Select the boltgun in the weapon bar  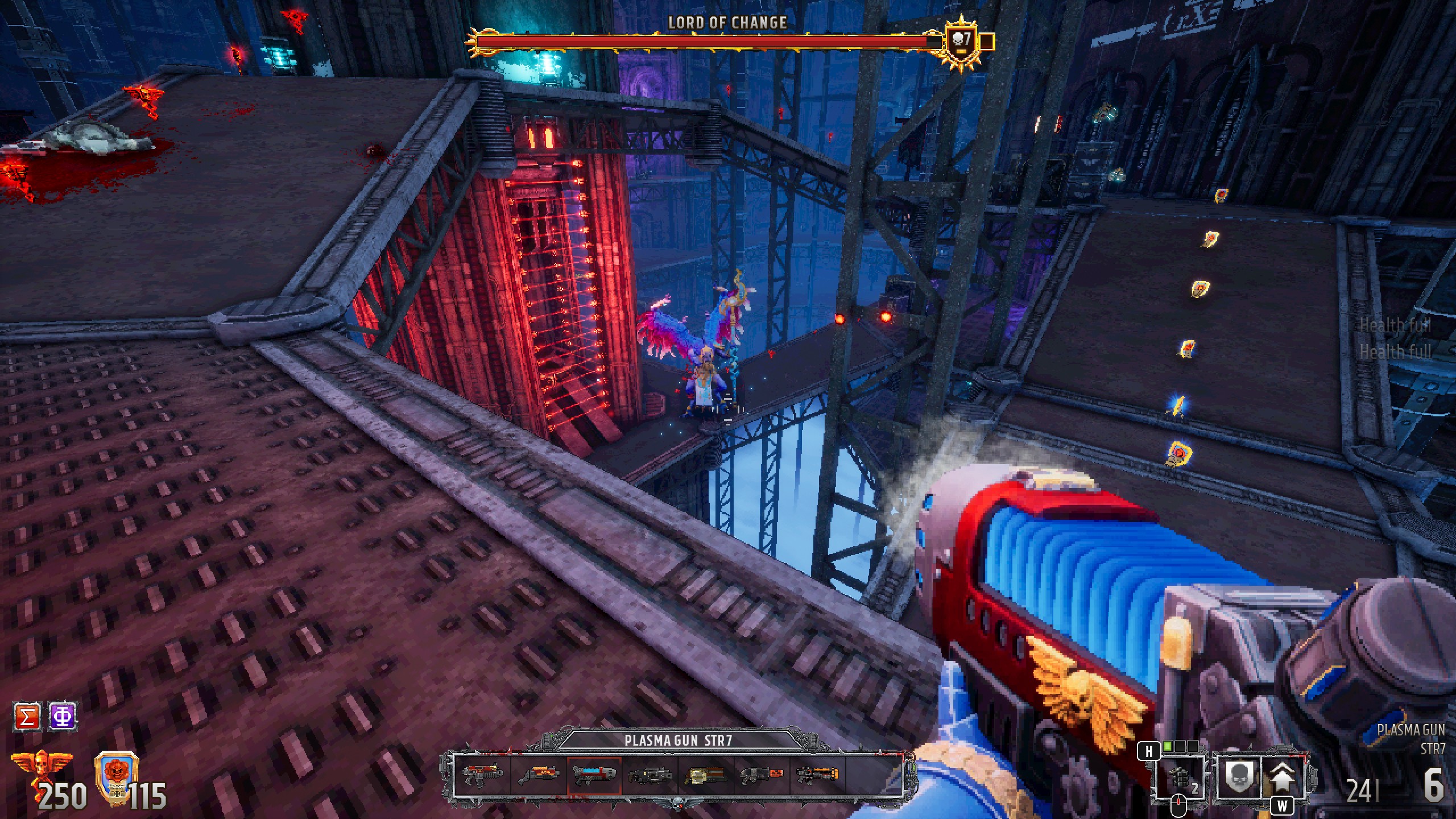[483, 775]
